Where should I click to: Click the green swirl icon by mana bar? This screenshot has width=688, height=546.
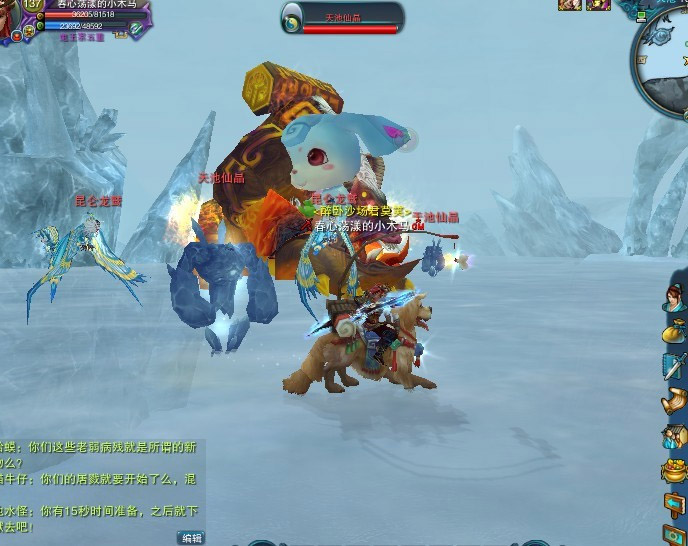(x=136, y=29)
